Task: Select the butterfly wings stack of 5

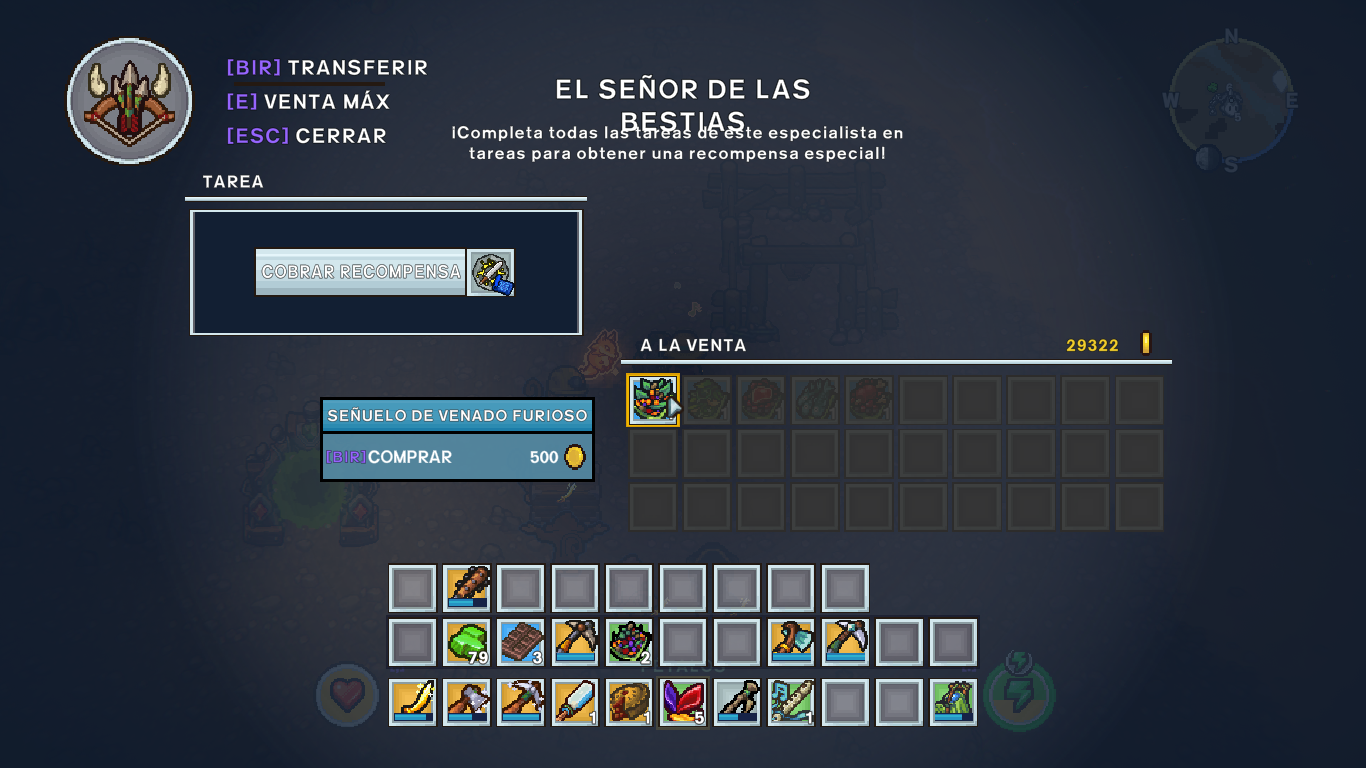Action: (683, 700)
